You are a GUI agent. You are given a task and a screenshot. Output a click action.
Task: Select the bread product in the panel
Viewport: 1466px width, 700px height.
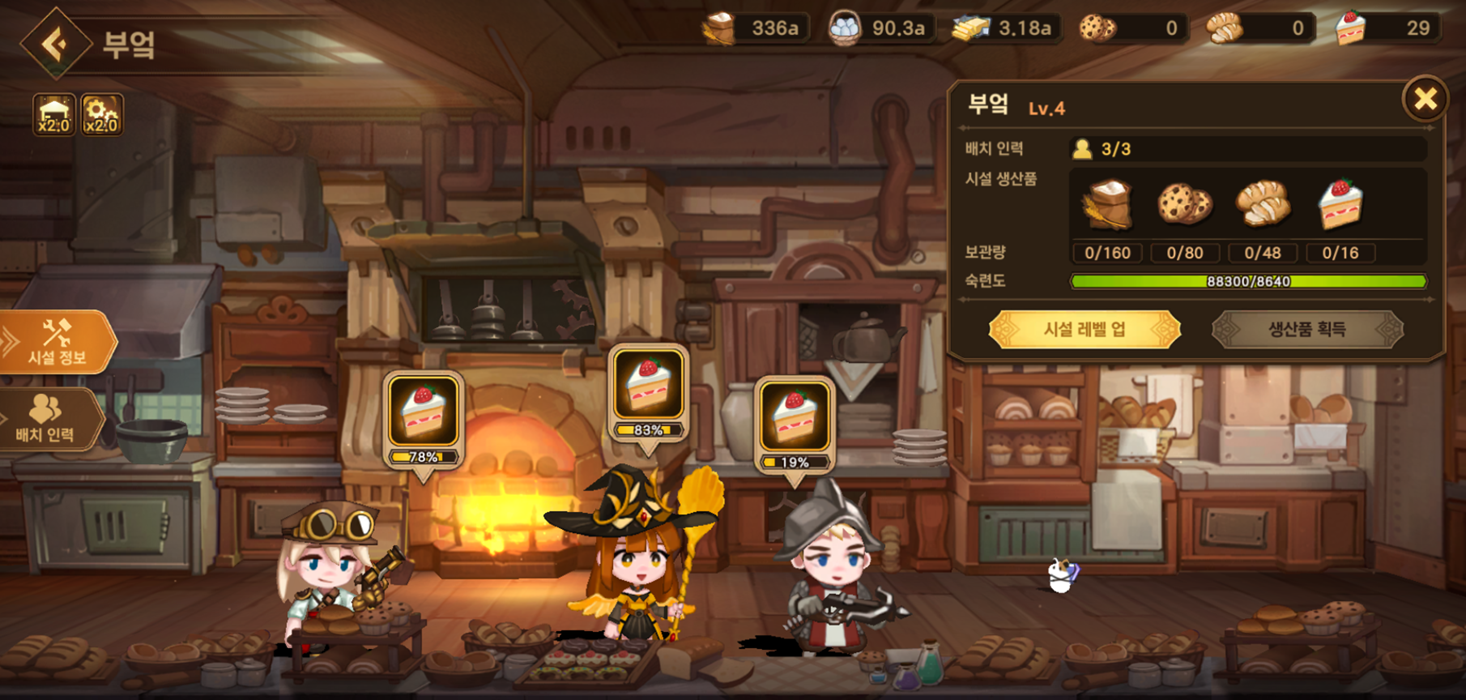click(x=1263, y=204)
